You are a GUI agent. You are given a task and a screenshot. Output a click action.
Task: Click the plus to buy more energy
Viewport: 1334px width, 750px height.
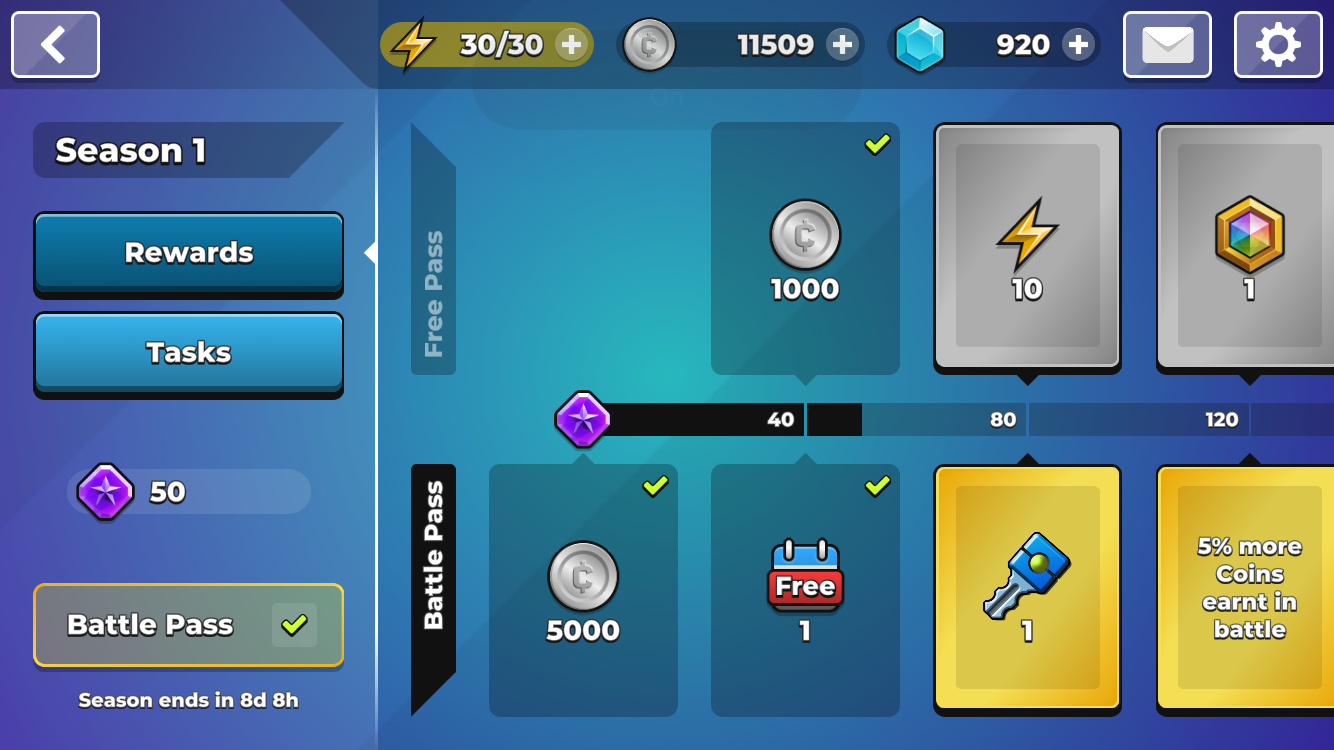pyautogui.click(x=572, y=44)
